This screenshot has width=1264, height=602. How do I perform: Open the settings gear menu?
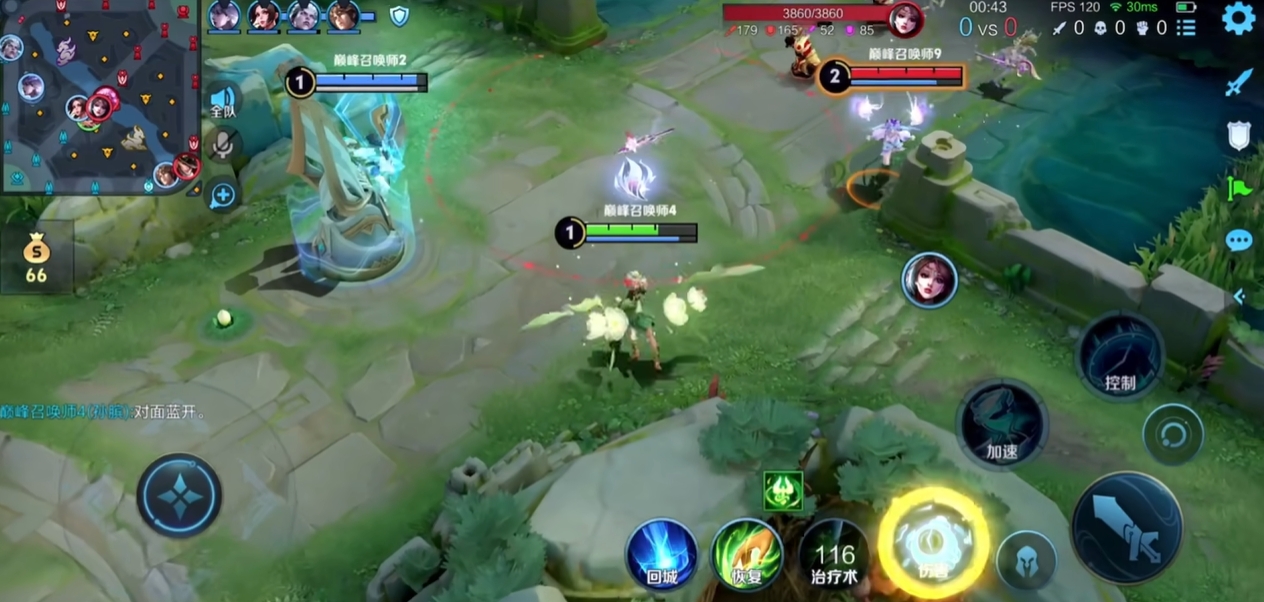coord(1238,20)
